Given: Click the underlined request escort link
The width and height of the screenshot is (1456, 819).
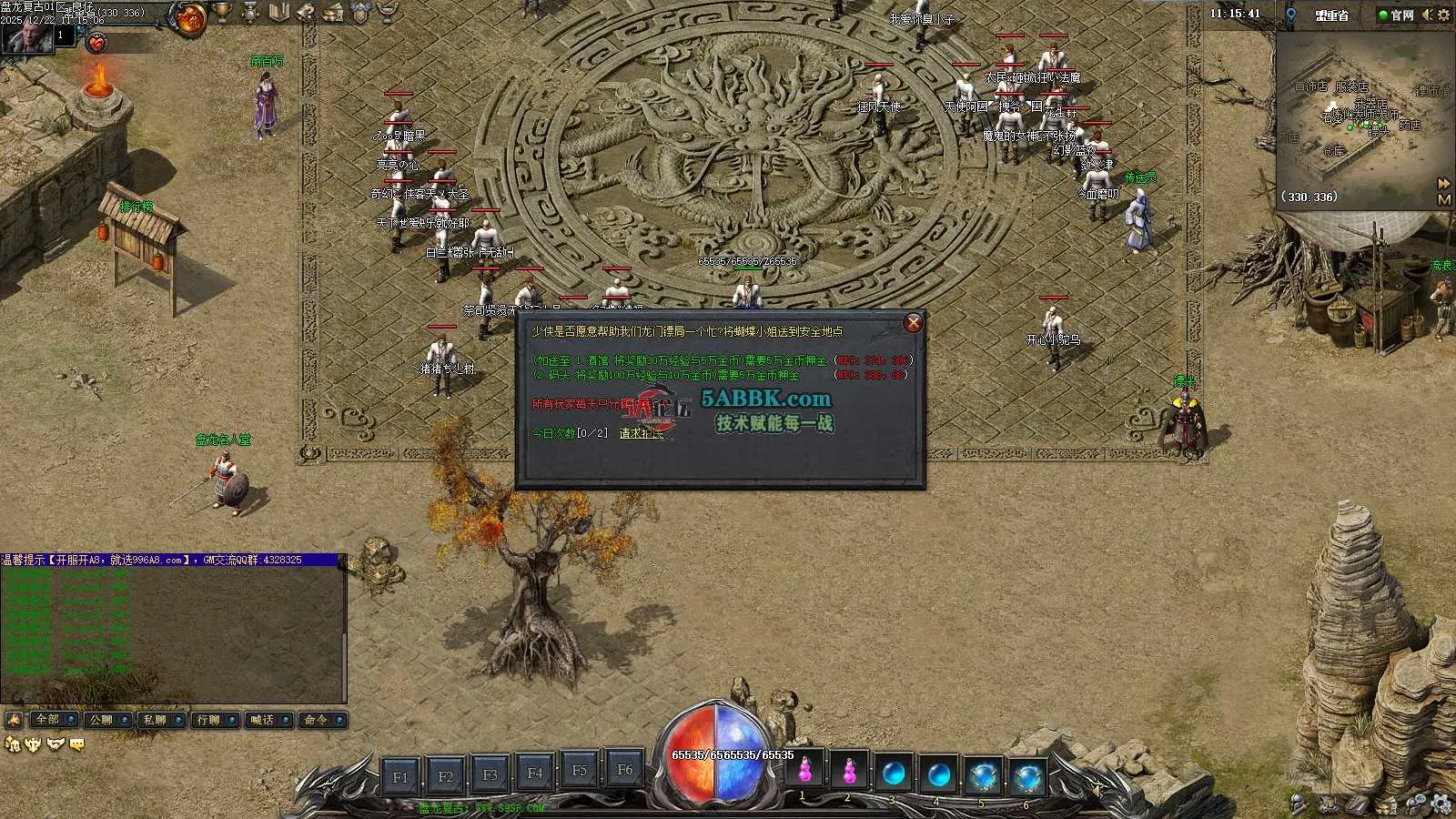Looking at the screenshot, I should pos(642,433).
